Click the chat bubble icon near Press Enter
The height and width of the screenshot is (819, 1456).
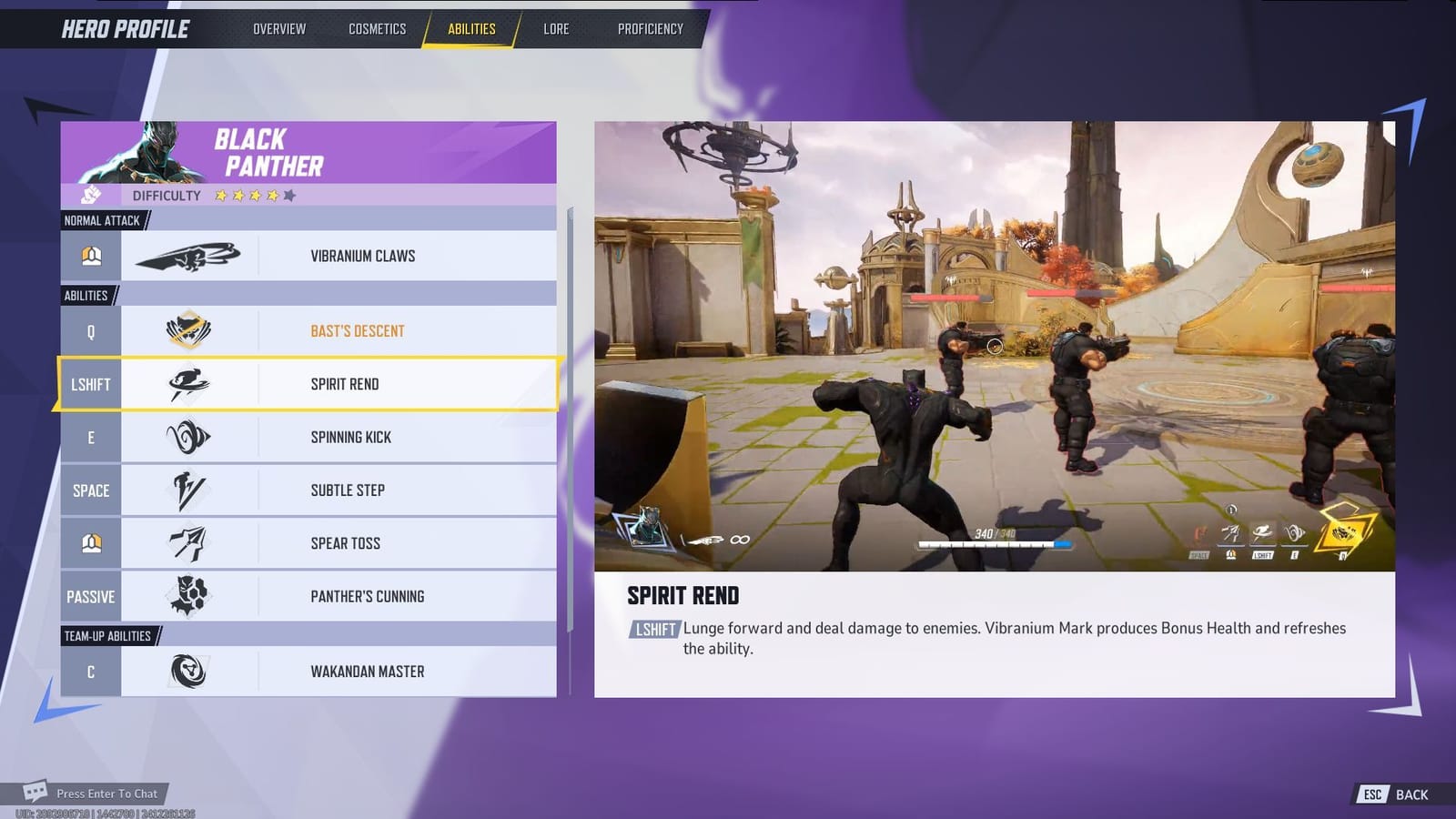click(35, 793)
